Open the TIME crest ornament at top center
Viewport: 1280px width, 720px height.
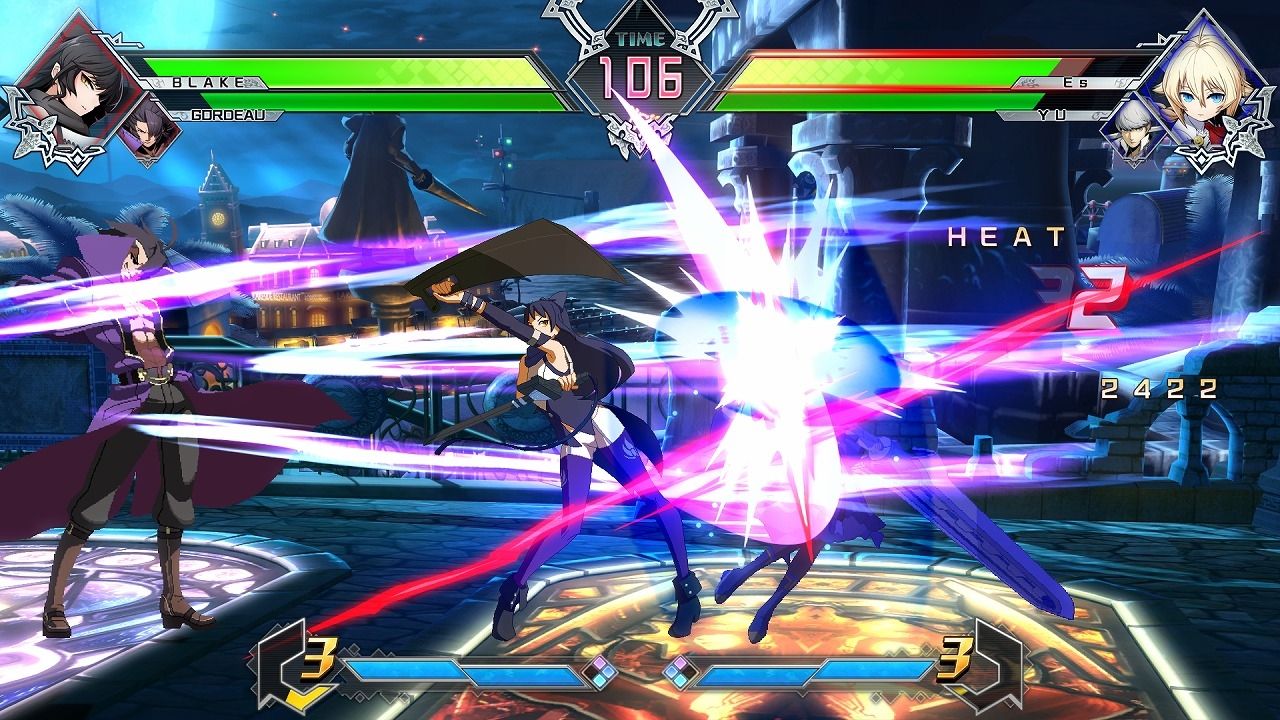tap(640, 40)
